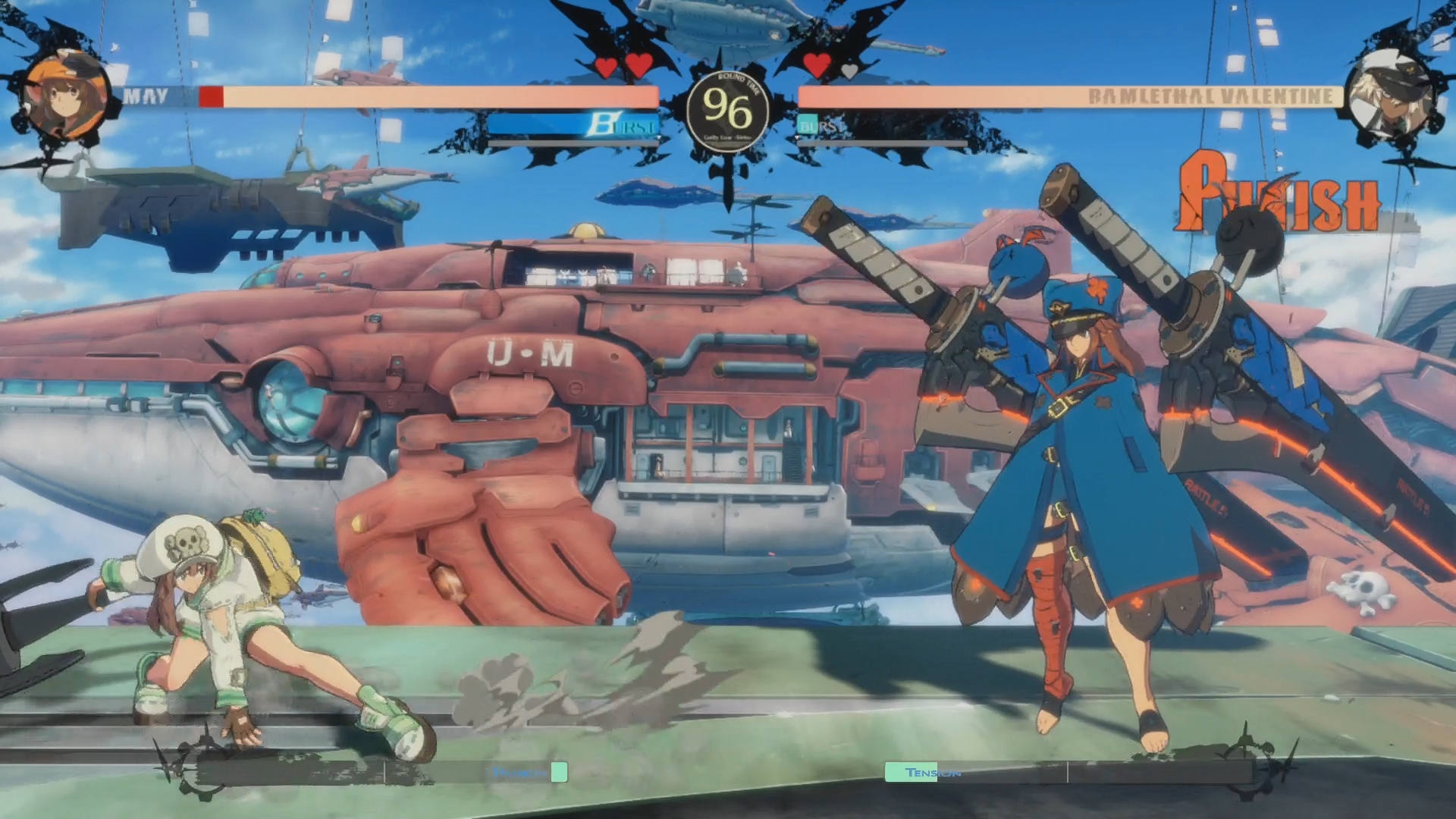Toggle the teal marker on the left Tension bar
This screenshot has height=819, width=1456.
(x=559, y=771)
